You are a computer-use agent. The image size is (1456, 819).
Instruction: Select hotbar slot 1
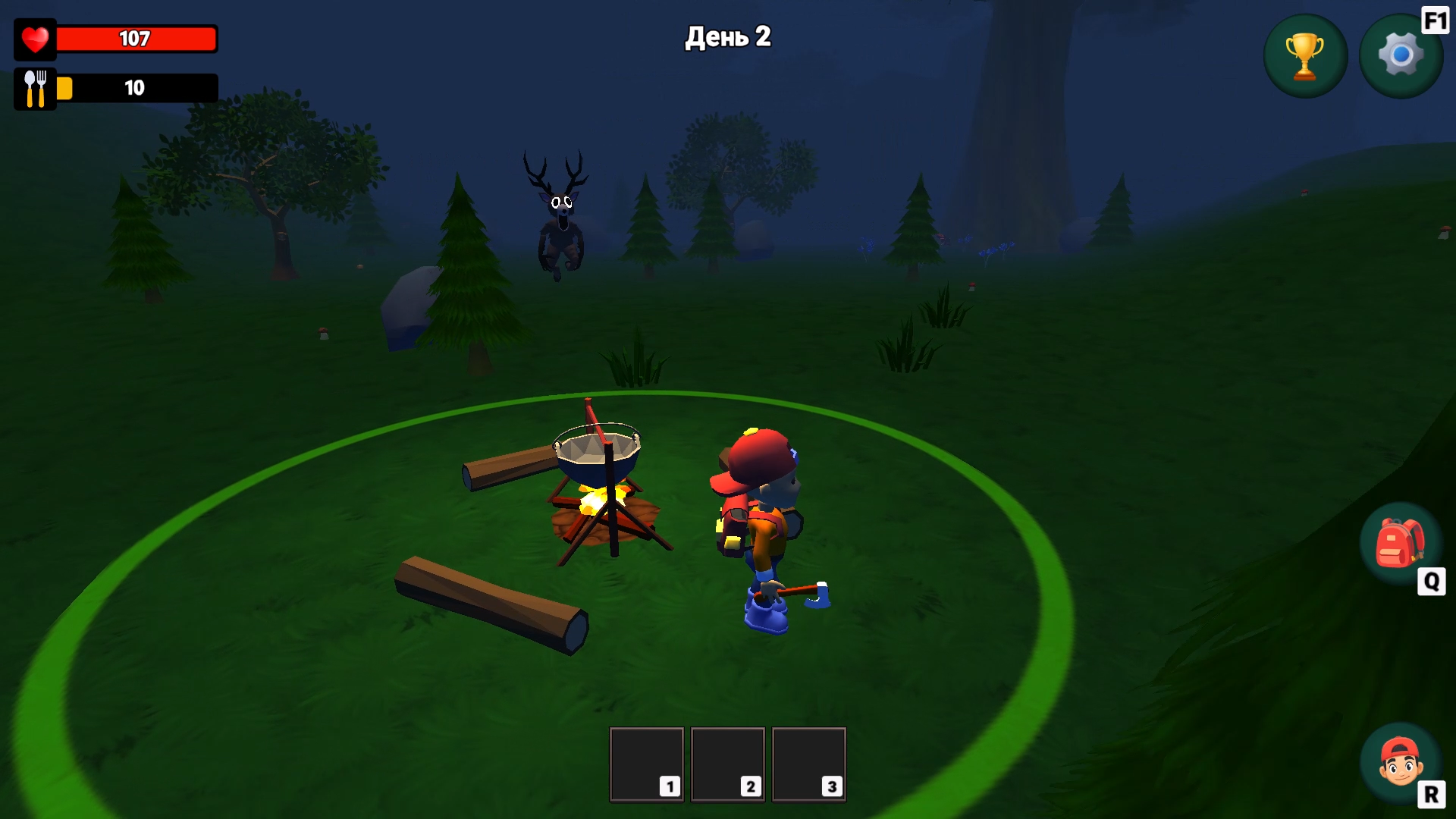point(645,764)
